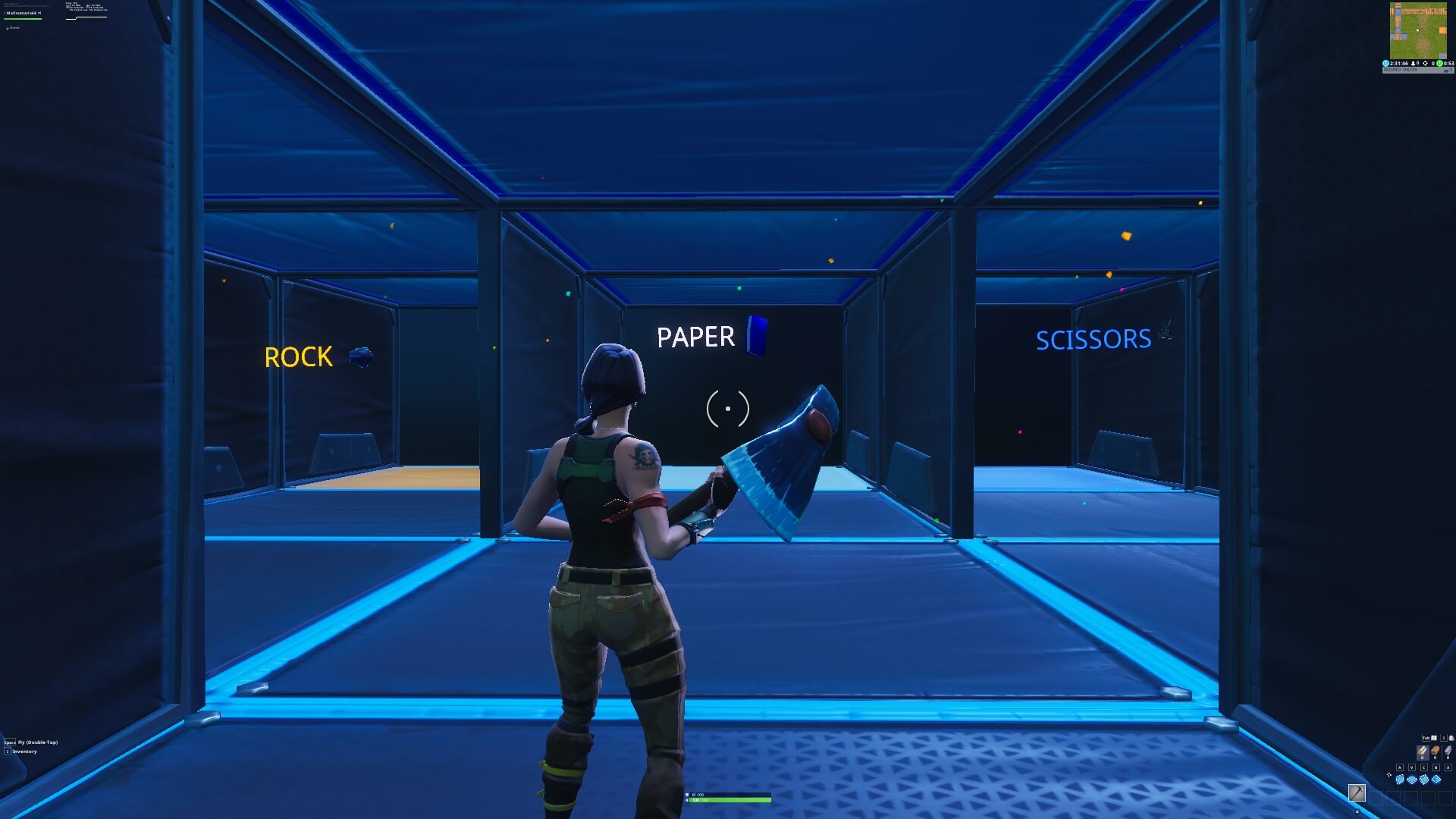Click the first blue trap gadget icon
The image size is (1456, 819).
point(1400,780)
